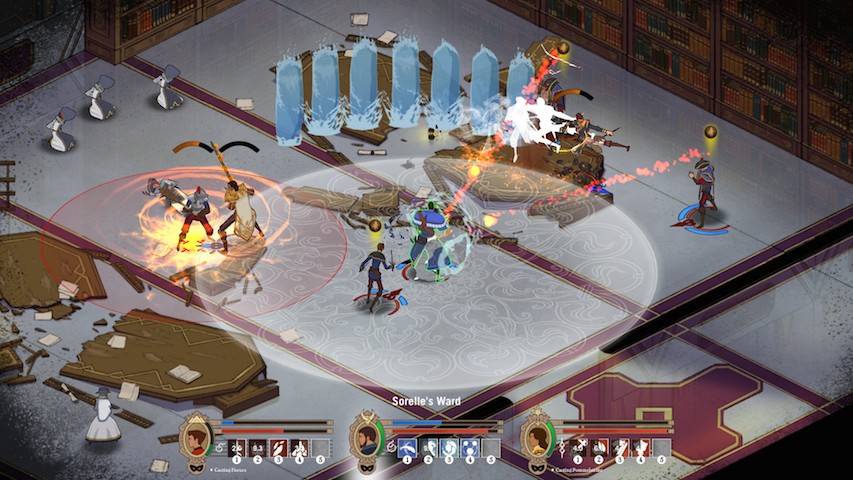Activate the long-haired hero's fourth ability
The height and width of the screenshot is (480, 853).
click(x=640, y=447)
